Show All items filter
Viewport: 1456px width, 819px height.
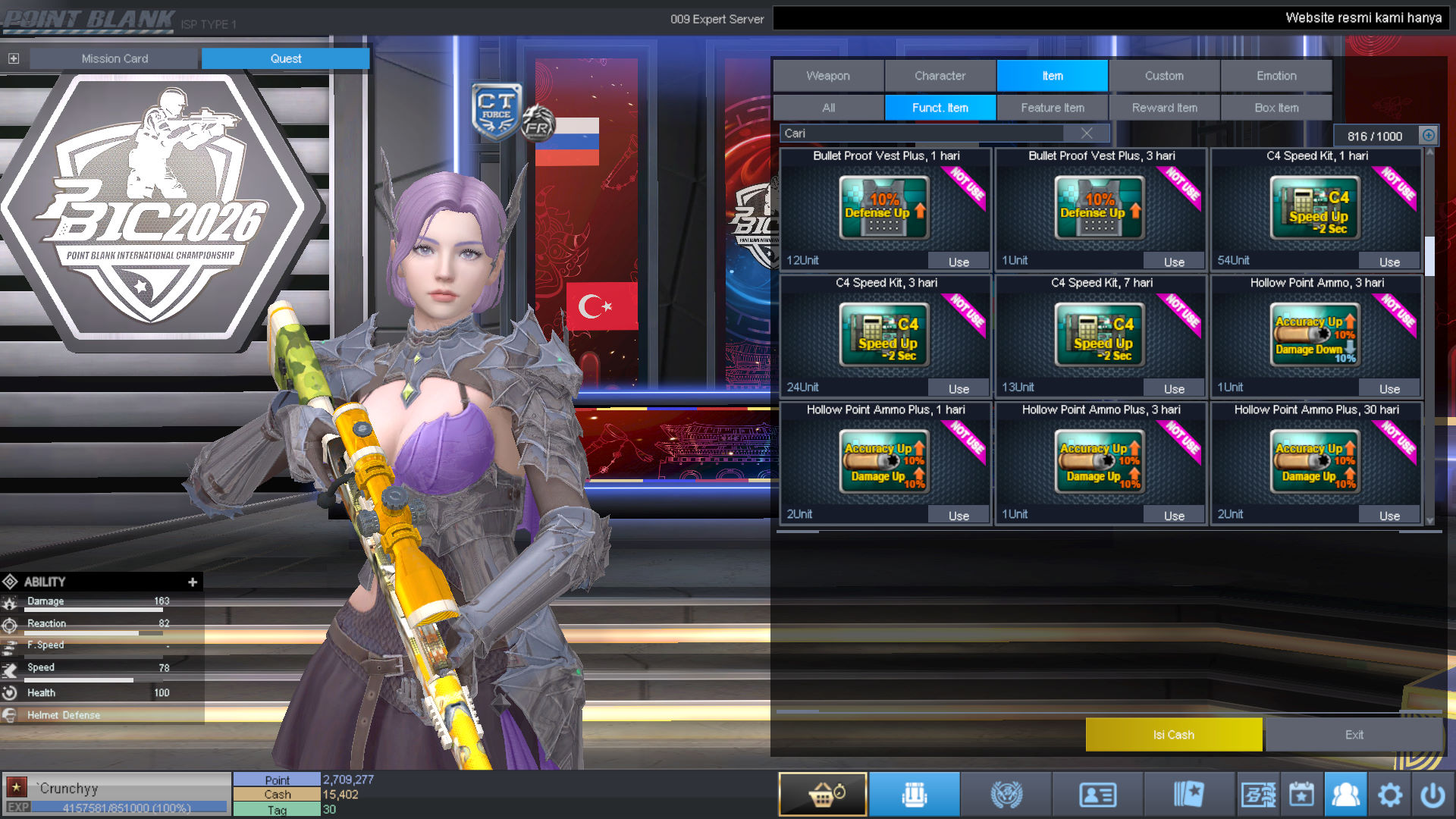(x=828, y=108)
